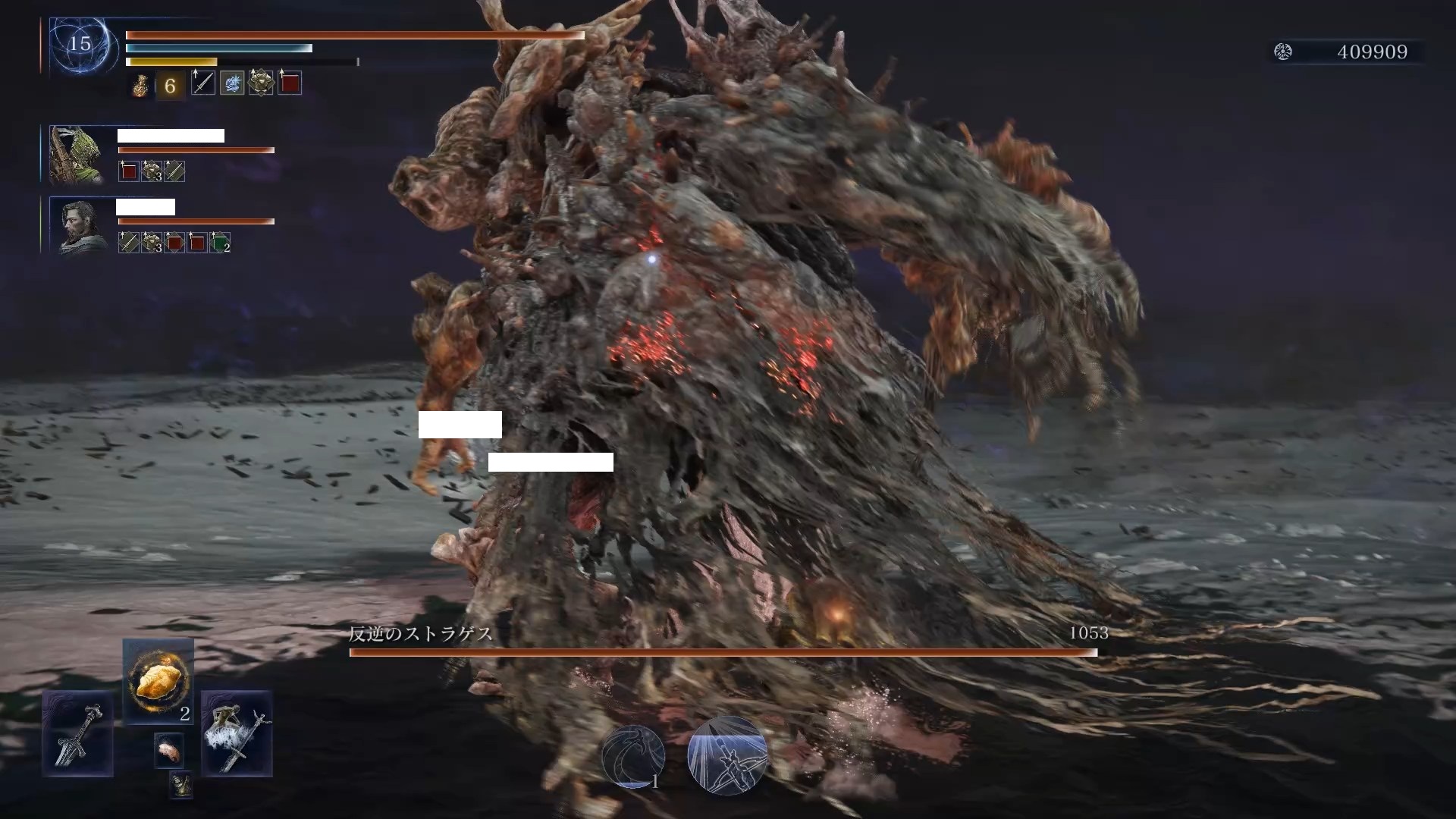This screenshot has width=1456, height=819.
Task: Select the golden lump consumable slot
Action: pos(158,680)
